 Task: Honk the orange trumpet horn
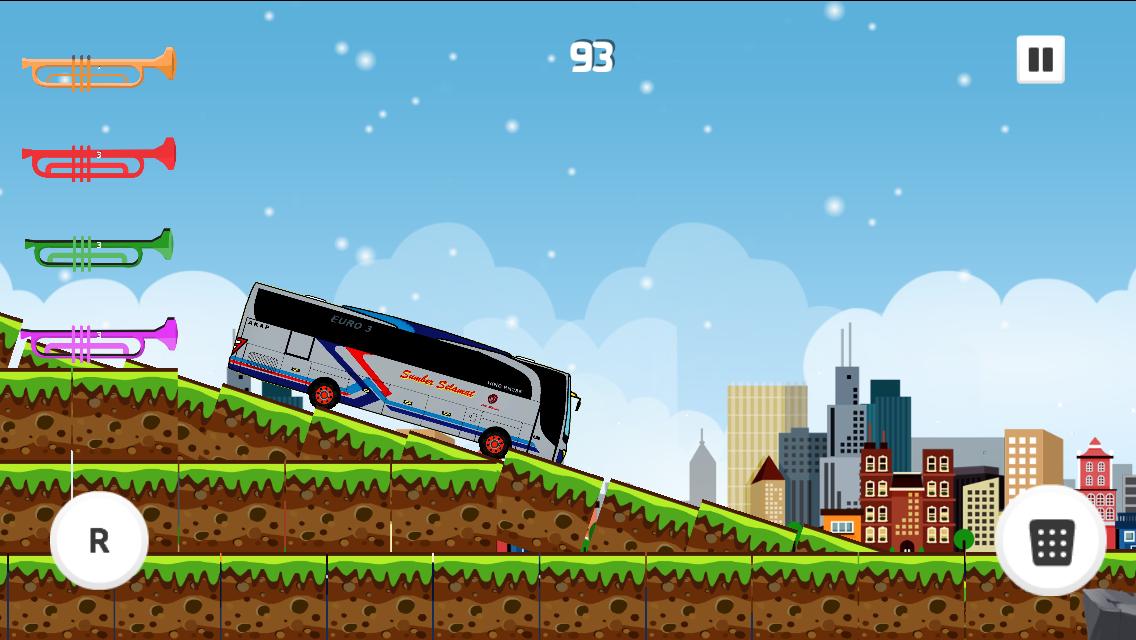point(98,68)
